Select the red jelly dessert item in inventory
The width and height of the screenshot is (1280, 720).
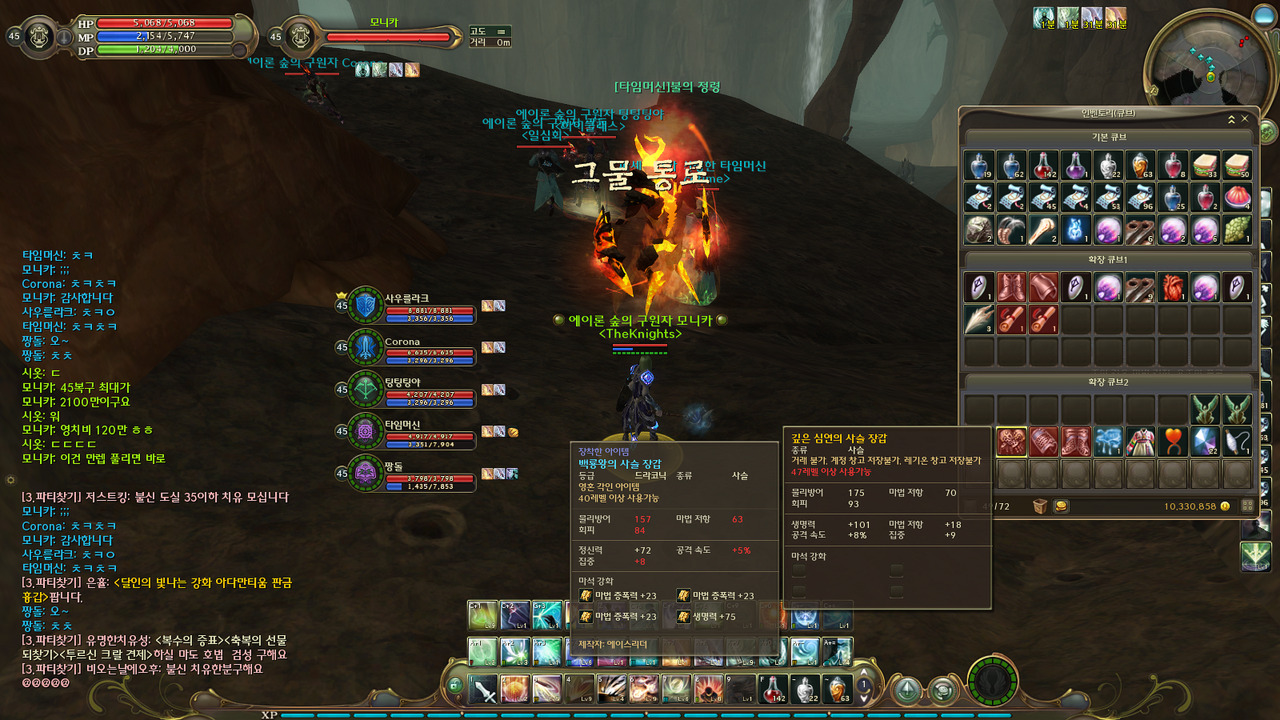click(1238, 197)
